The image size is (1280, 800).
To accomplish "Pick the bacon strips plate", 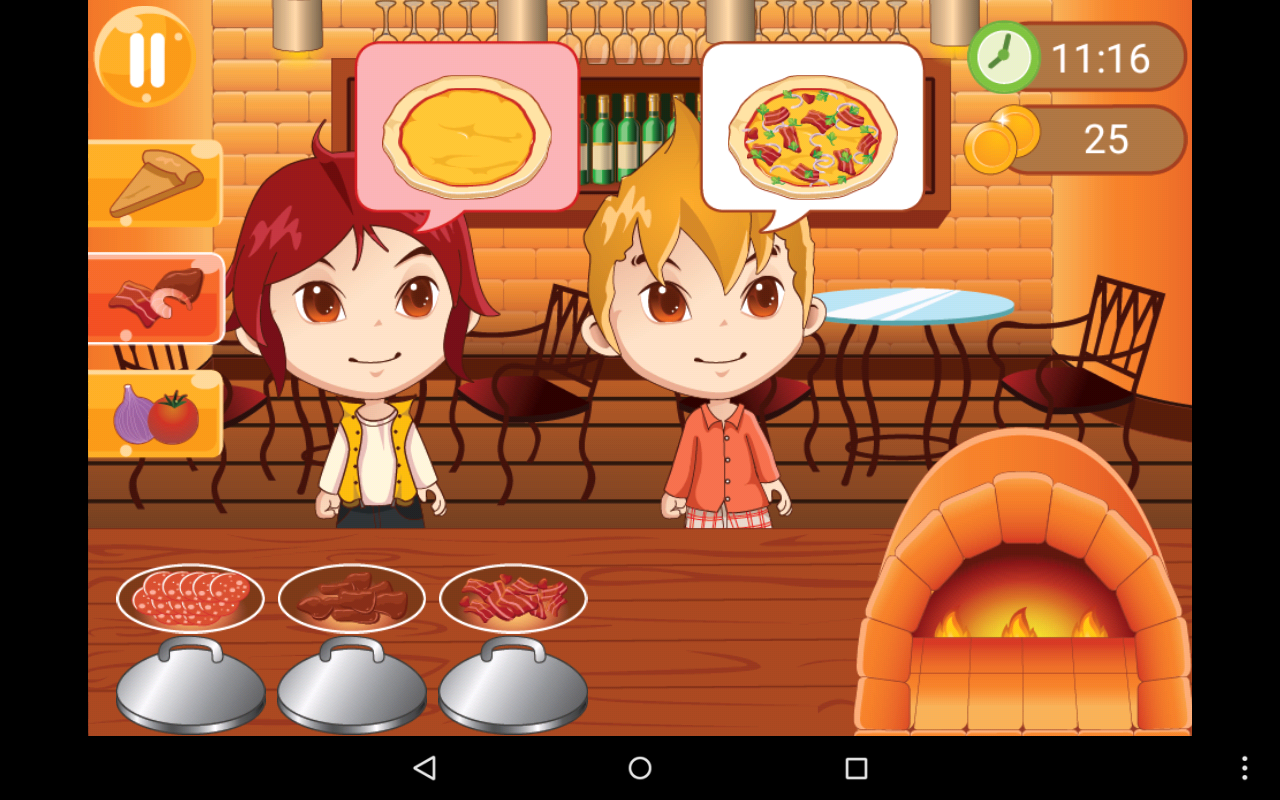I will click(x=513, y=595).
